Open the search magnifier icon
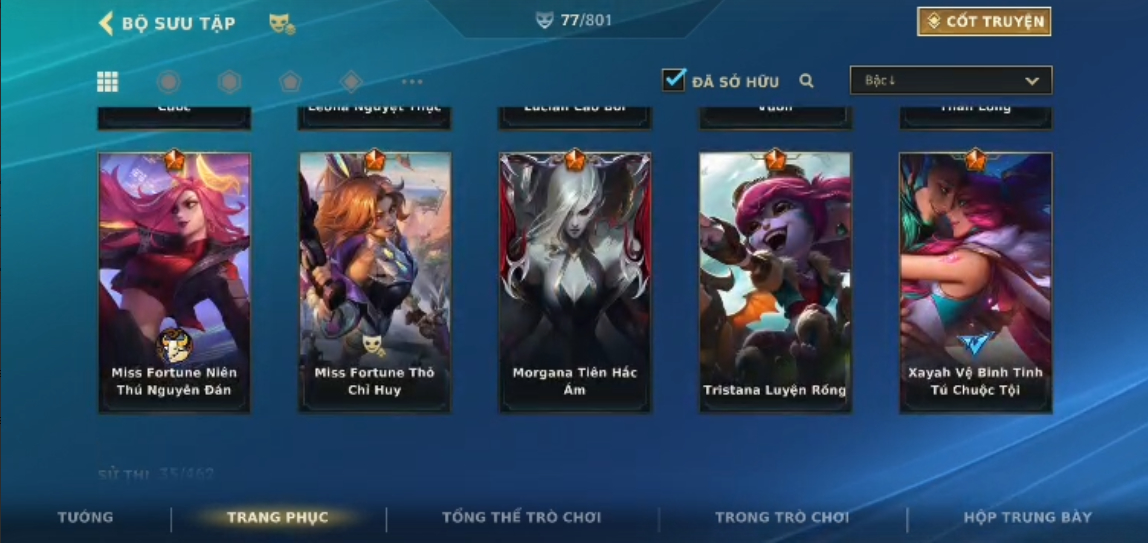Image resolution: width=1148 pixels, height=543 pixels. coord(806,81)
